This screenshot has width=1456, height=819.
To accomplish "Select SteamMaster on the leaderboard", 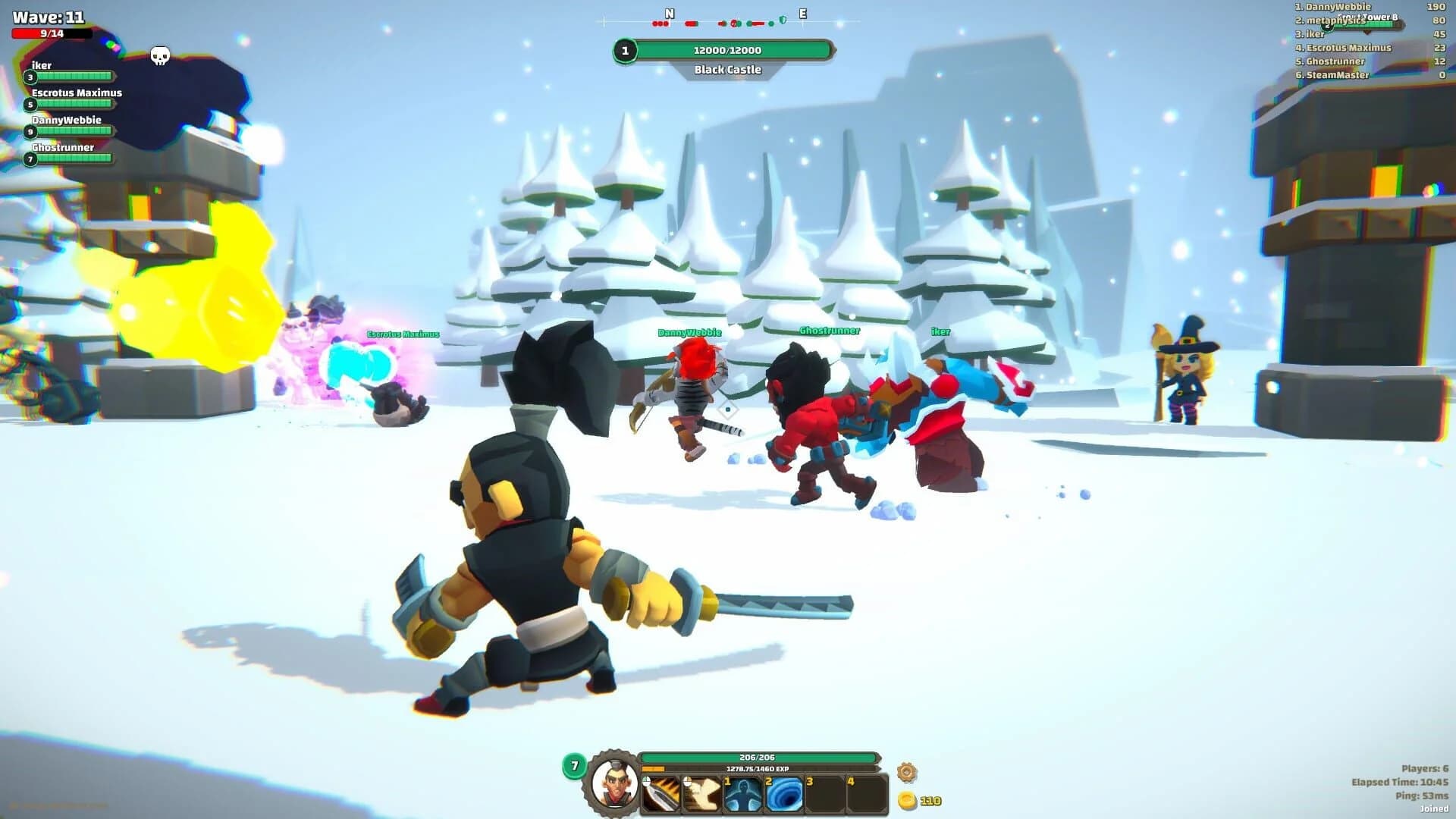I will tap(1335, 75).
